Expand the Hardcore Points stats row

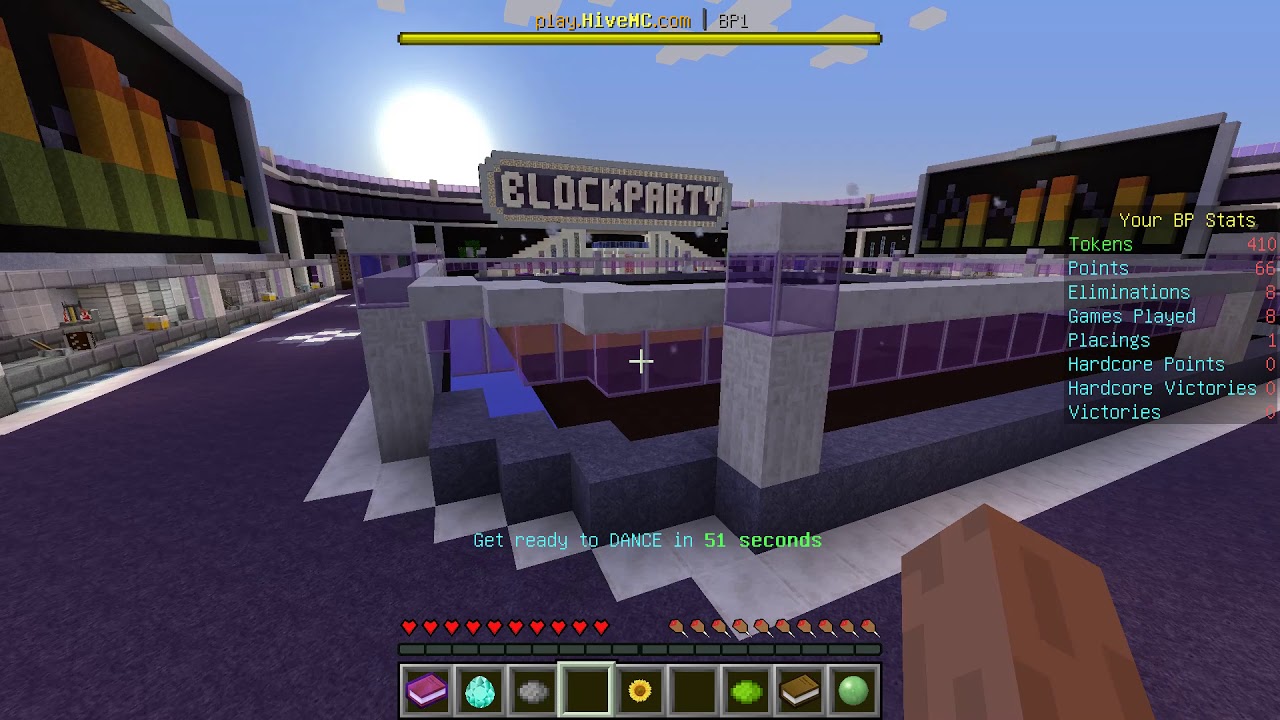(x=1147, y=364)
